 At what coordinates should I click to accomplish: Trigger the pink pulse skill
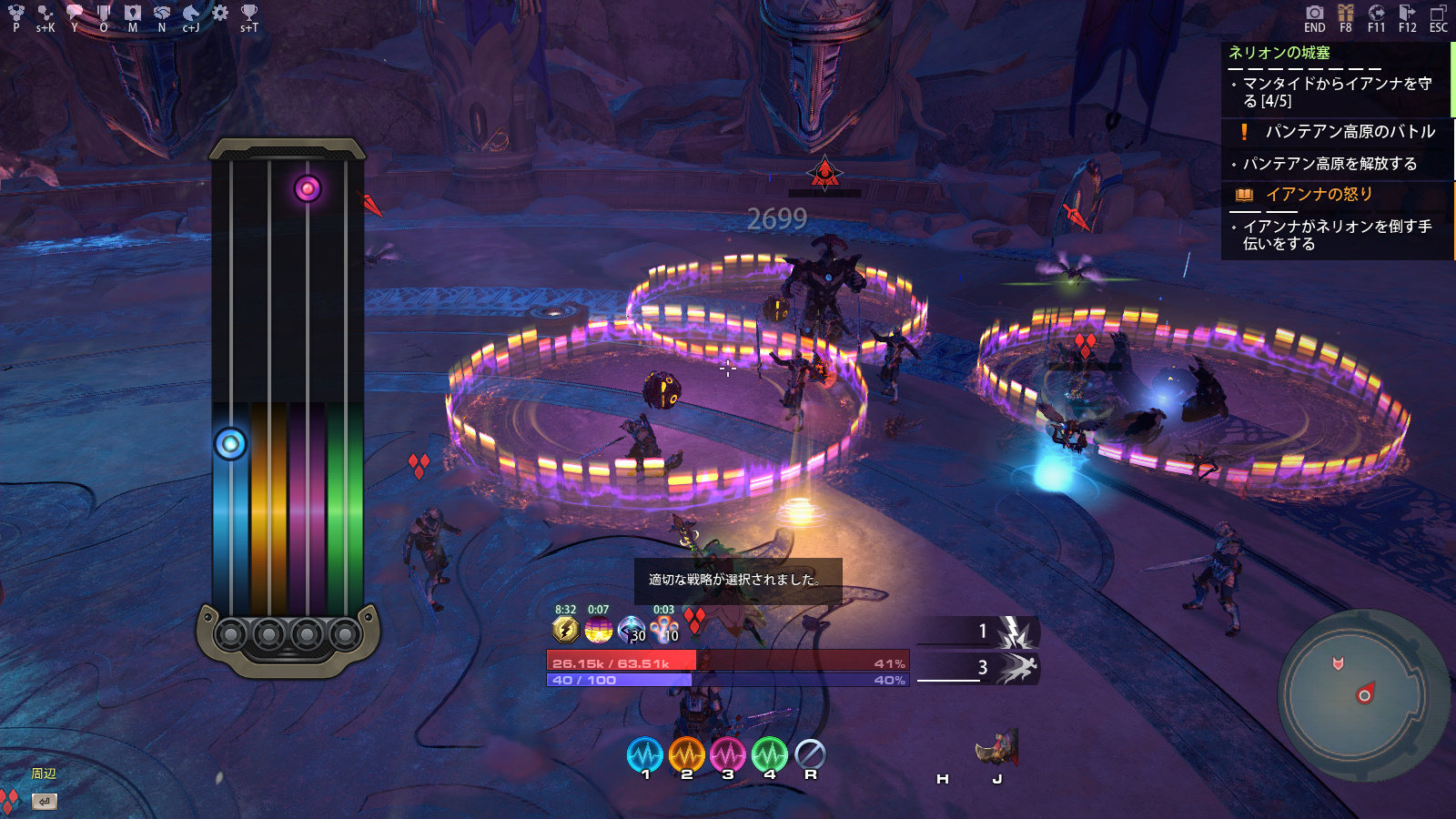coord(728,754)
